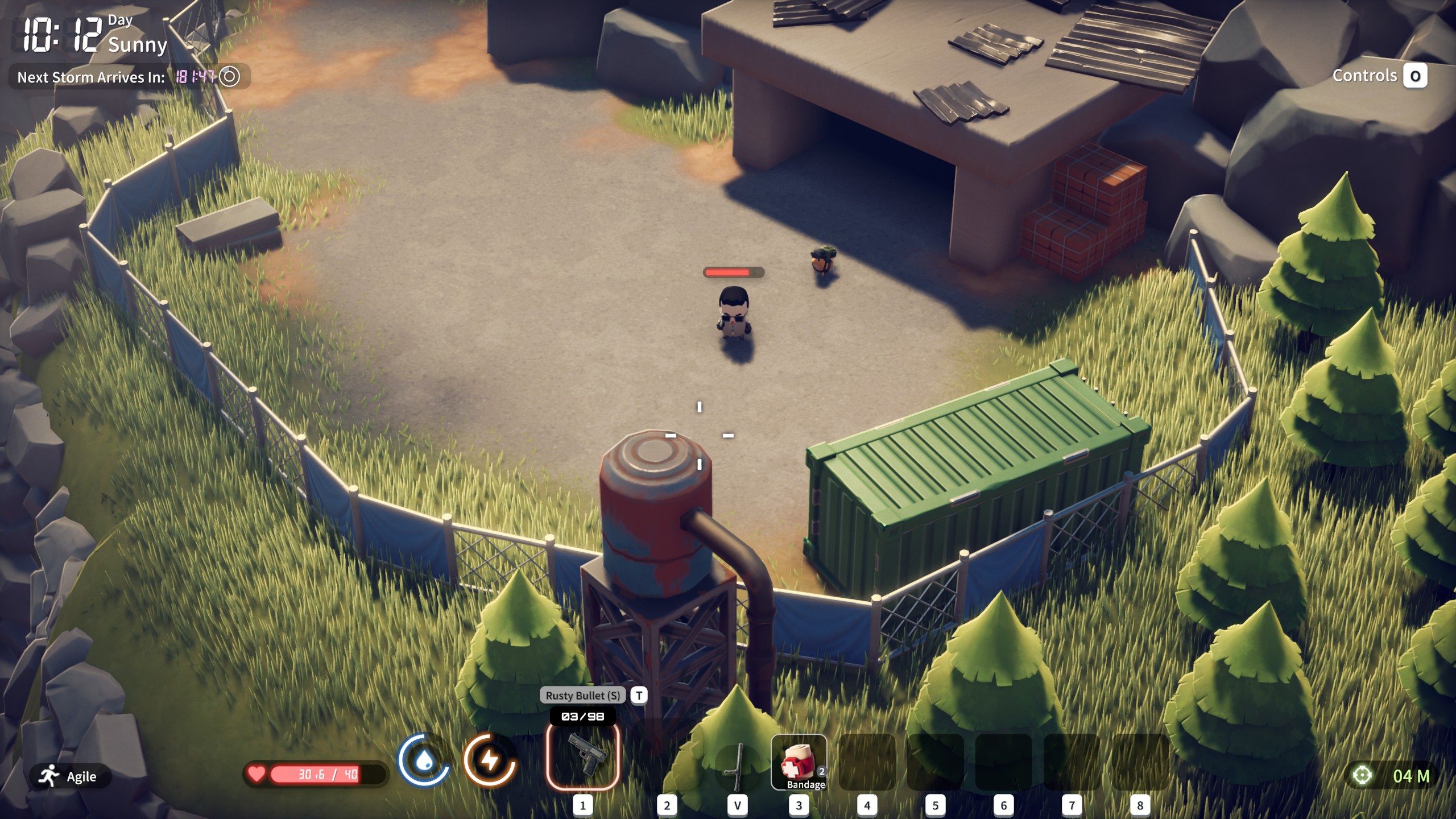Viewport: 1456px width, 819px height.
Task: Use the Bandage hotbar slot
Action: tap(799, 762)
